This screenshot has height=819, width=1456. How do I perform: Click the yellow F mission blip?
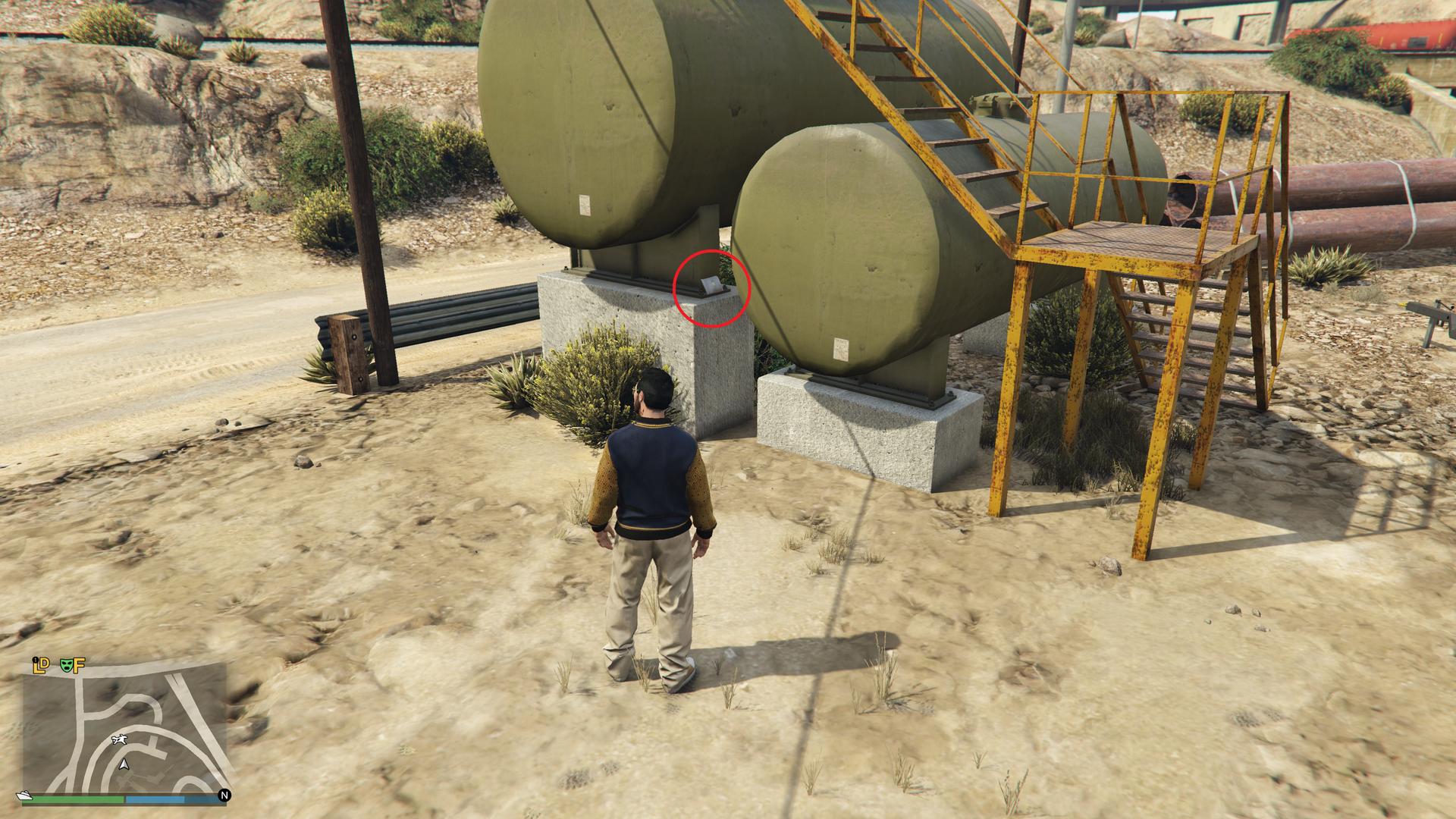79,665
